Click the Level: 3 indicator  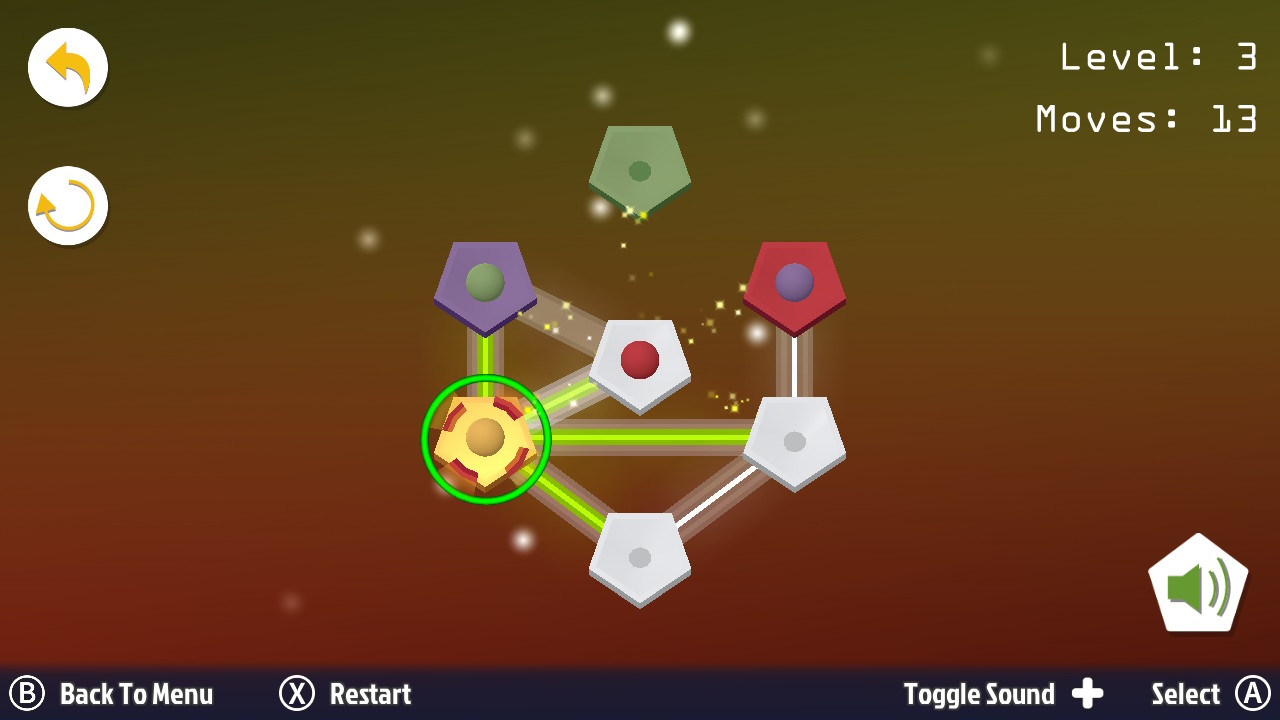pyautogui.click(x=1157, y=57)
